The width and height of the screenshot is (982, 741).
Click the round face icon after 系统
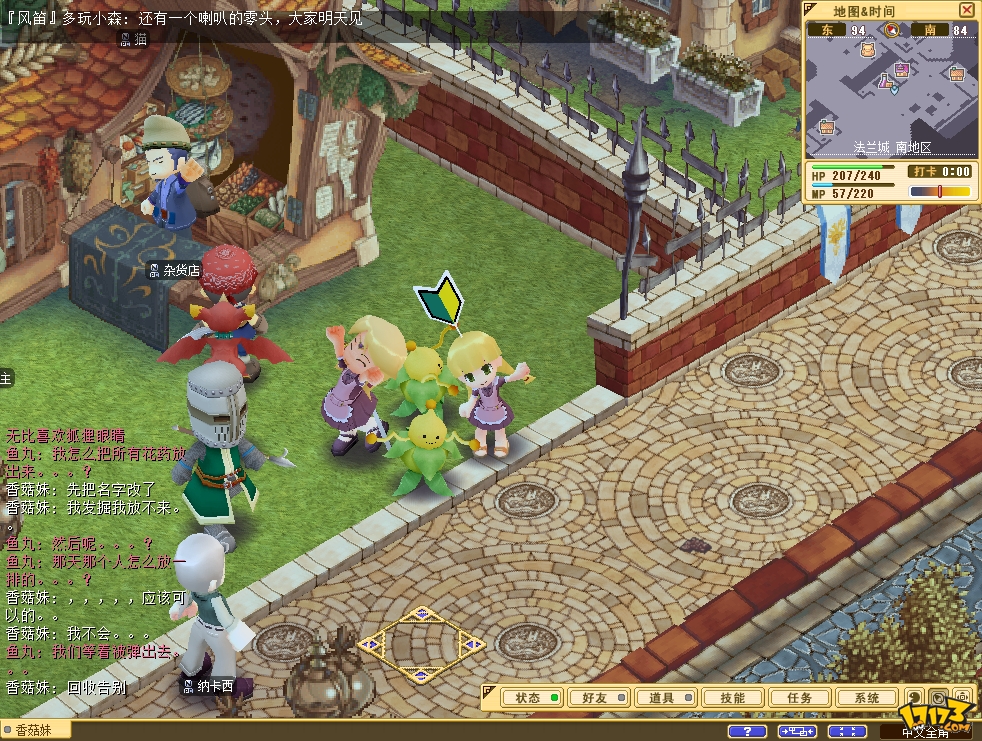tap(914, 698)
